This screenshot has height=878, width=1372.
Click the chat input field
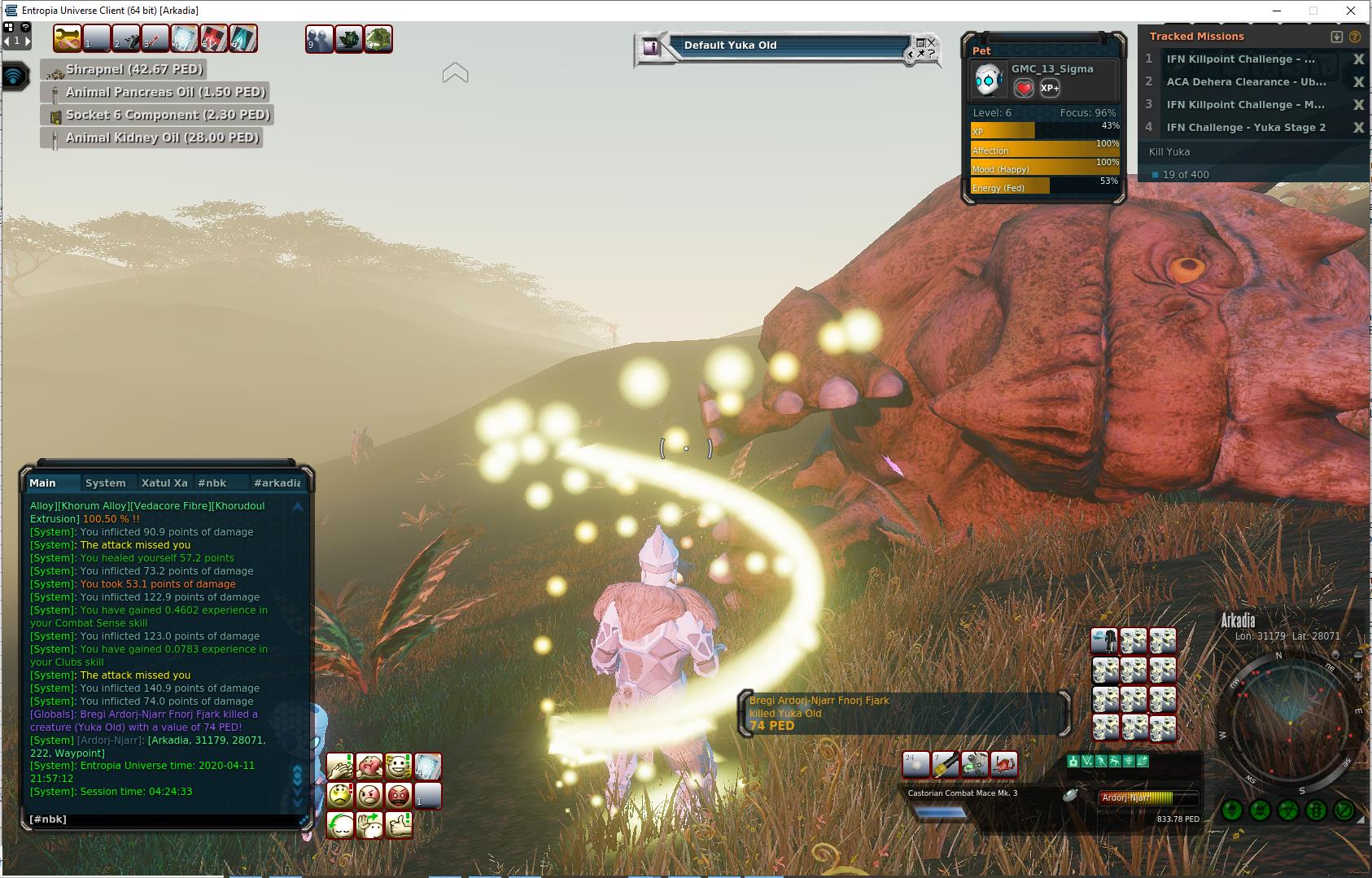pyautogui.click(x=163, y=819)
